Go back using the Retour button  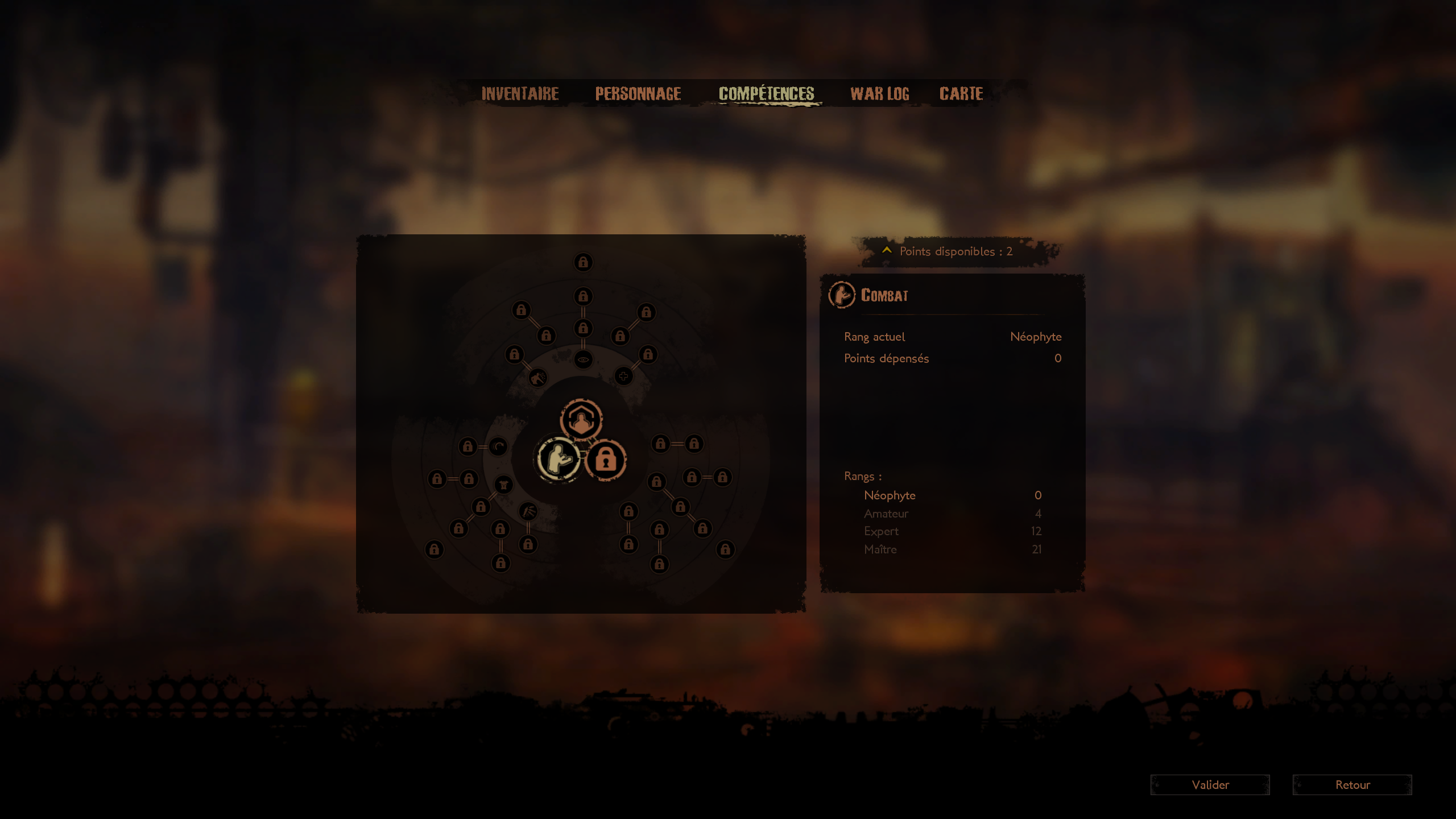coord(1352,785)
